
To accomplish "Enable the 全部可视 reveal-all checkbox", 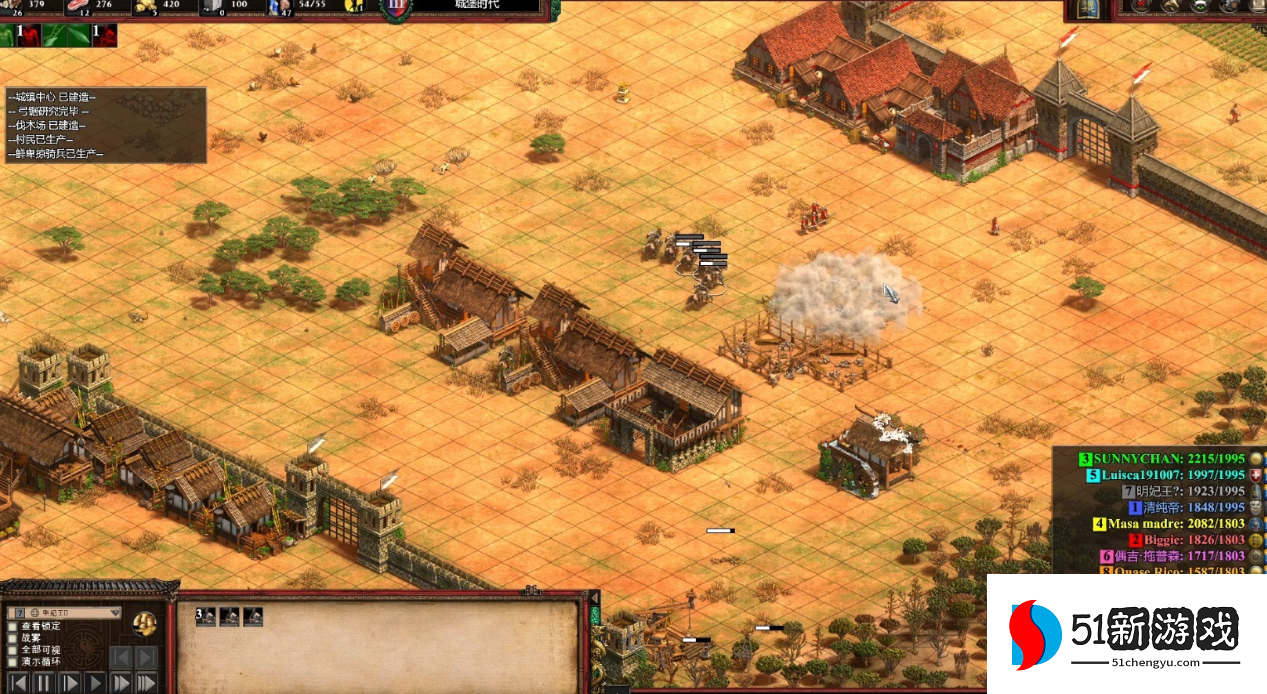I will pyautogui.click(x=13, y=650).
